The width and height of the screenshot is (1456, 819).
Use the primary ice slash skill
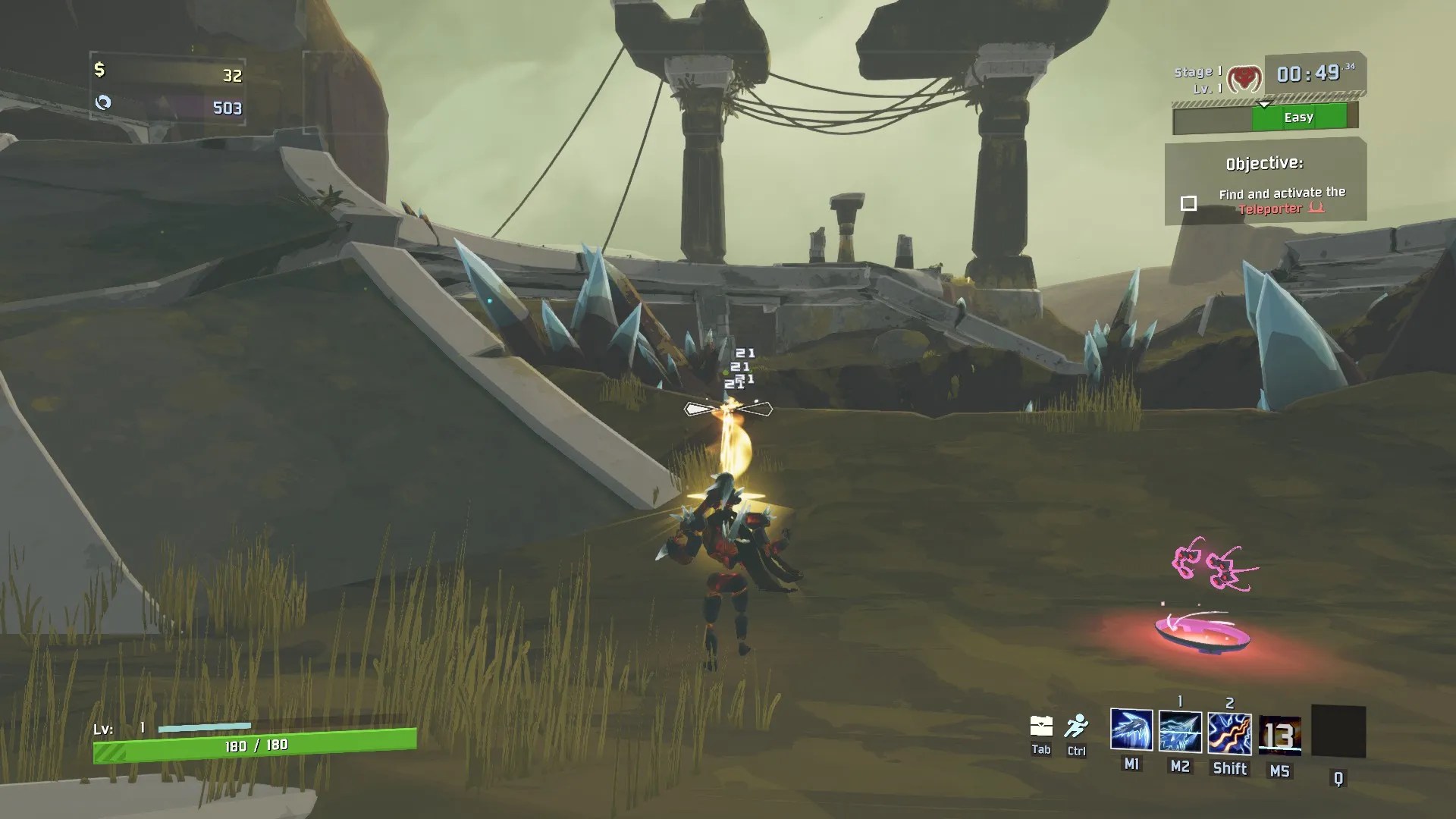1131,730
